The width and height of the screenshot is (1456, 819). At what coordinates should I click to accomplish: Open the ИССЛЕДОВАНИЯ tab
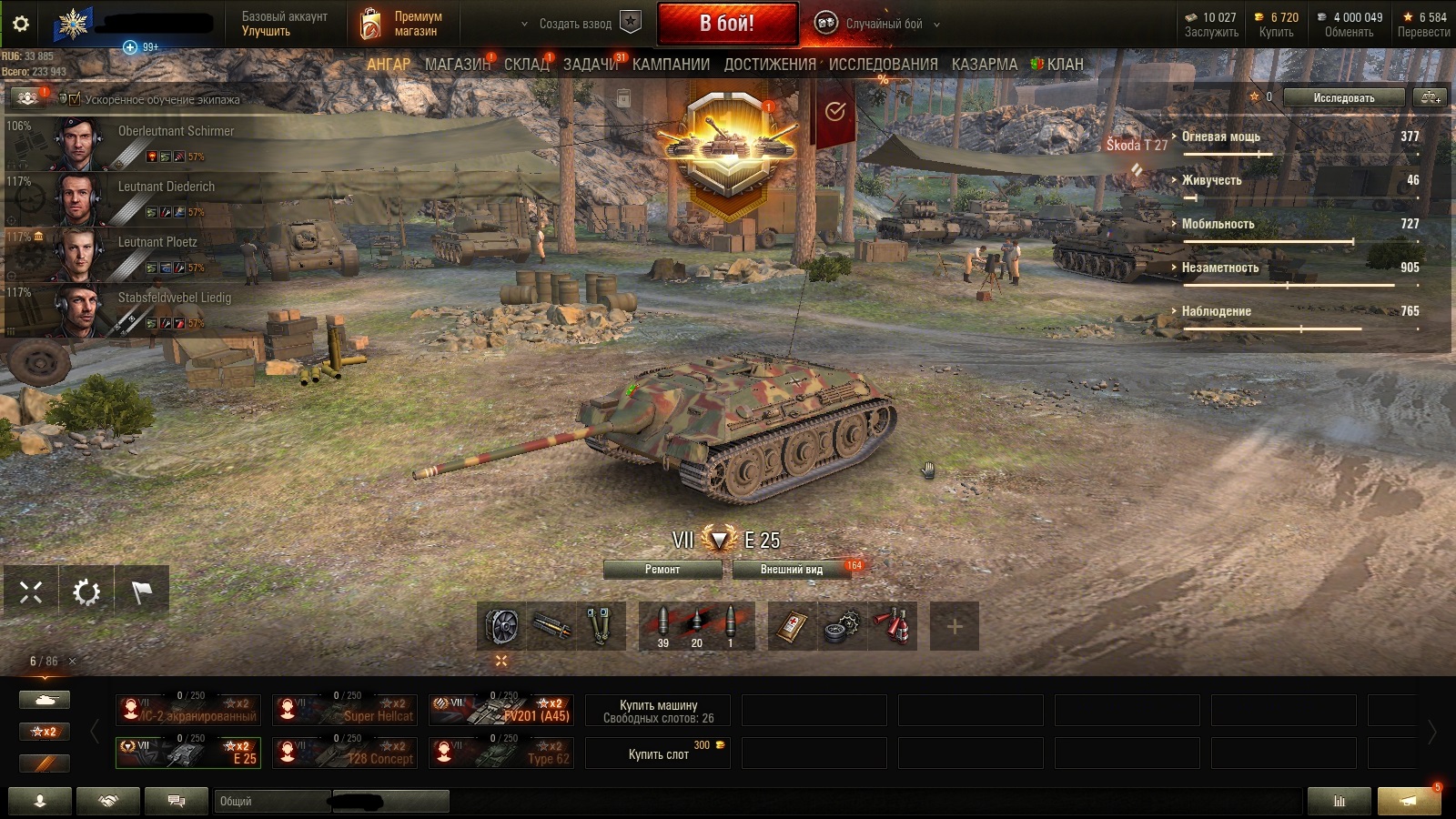click(x=883, y=65)
